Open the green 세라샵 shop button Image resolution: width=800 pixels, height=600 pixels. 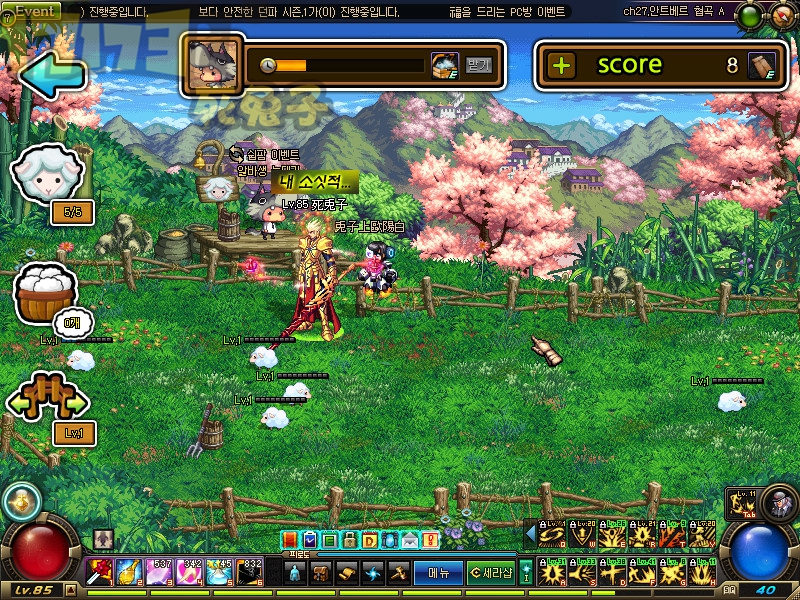(x=491, y=573)
